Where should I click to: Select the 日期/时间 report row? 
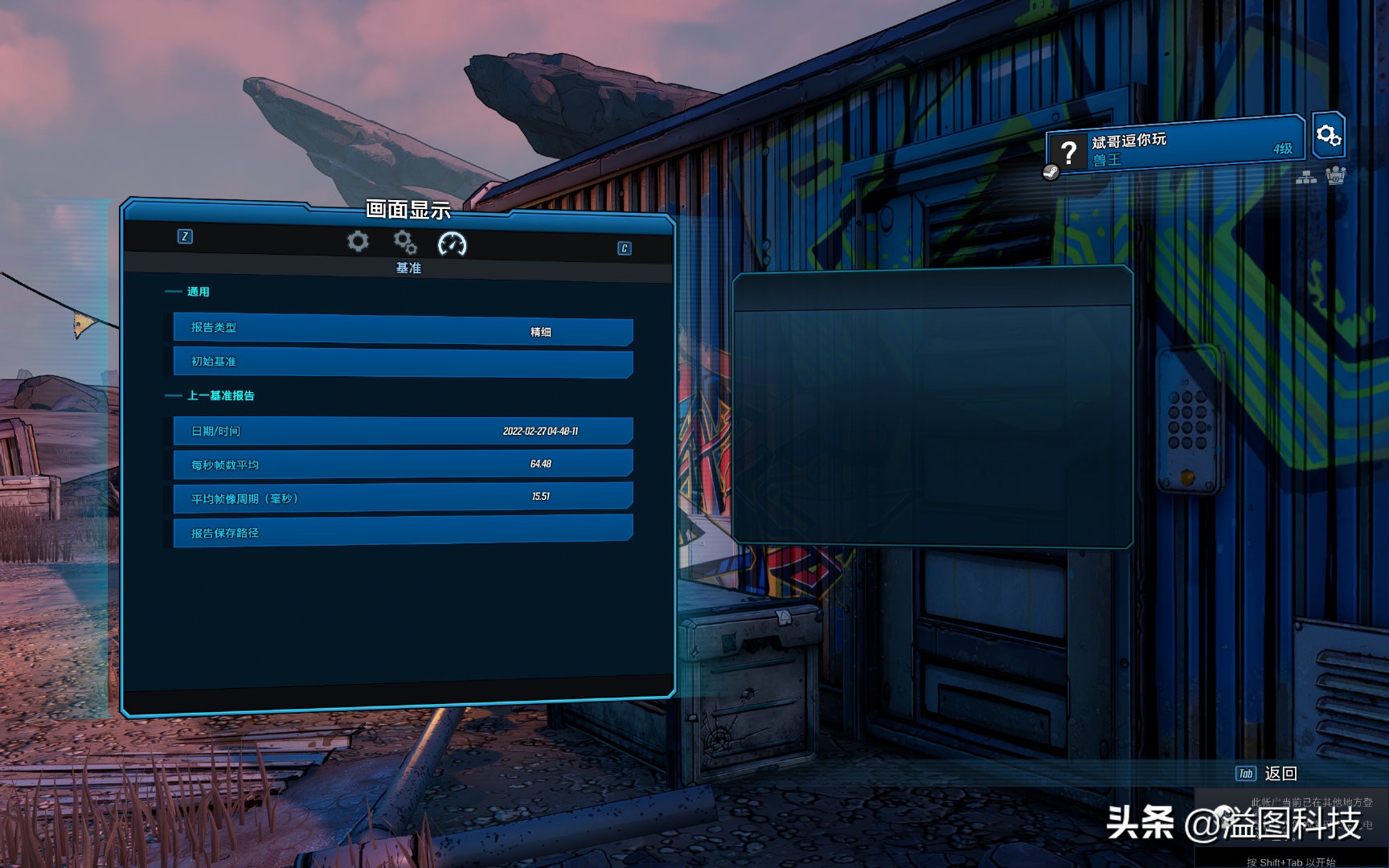click(x=403, y=431)
